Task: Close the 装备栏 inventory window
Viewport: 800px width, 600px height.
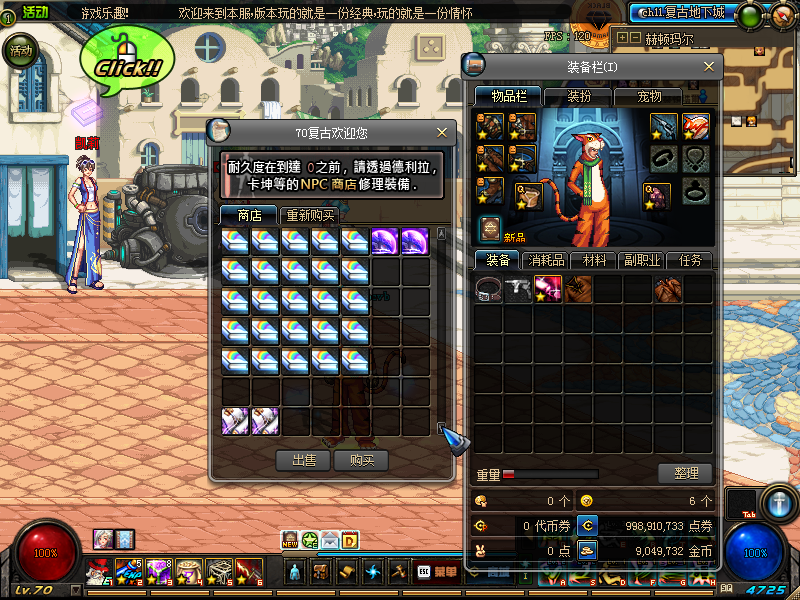Action: click(x=710, y=66)
